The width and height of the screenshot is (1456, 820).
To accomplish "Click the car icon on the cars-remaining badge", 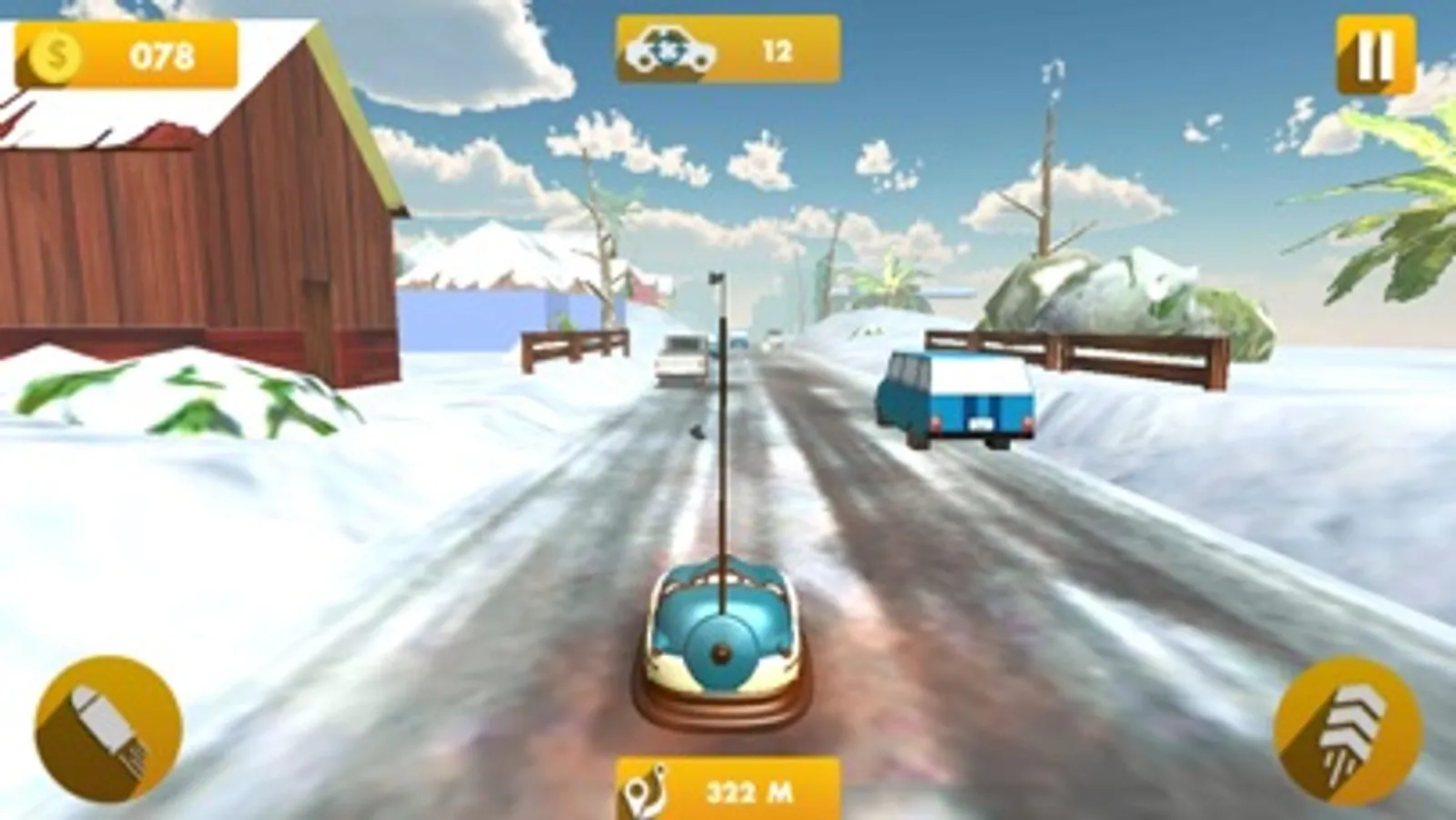I will 669,50.
